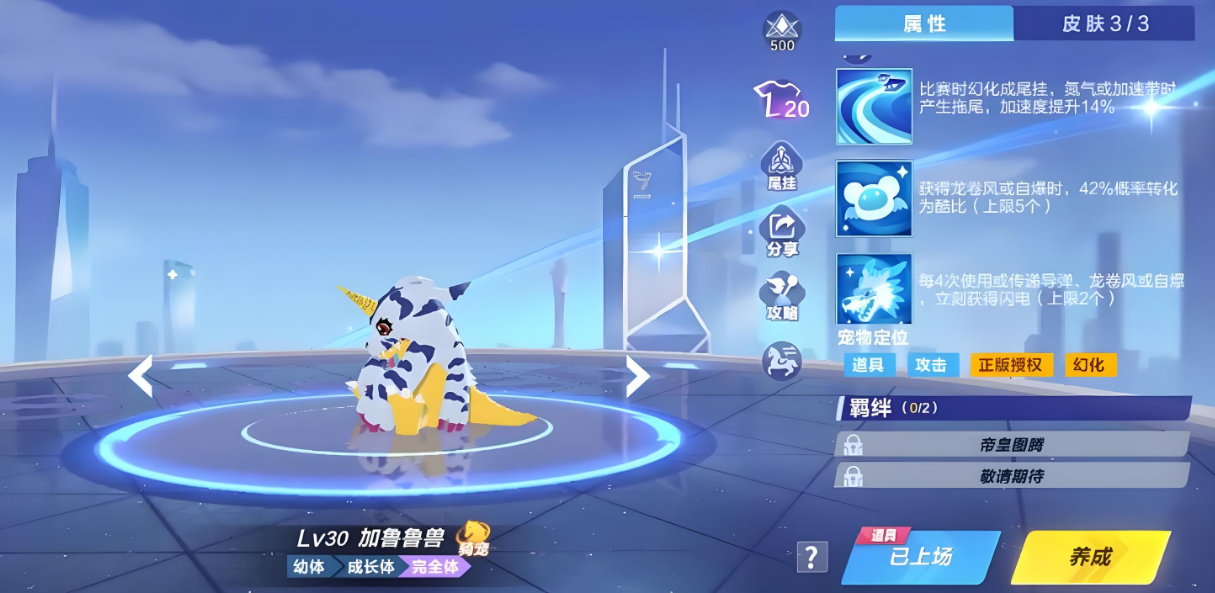The width and height of the screenshot is (1215, 593).
Task: Tap the 分享 share icon
Action: 781,232
